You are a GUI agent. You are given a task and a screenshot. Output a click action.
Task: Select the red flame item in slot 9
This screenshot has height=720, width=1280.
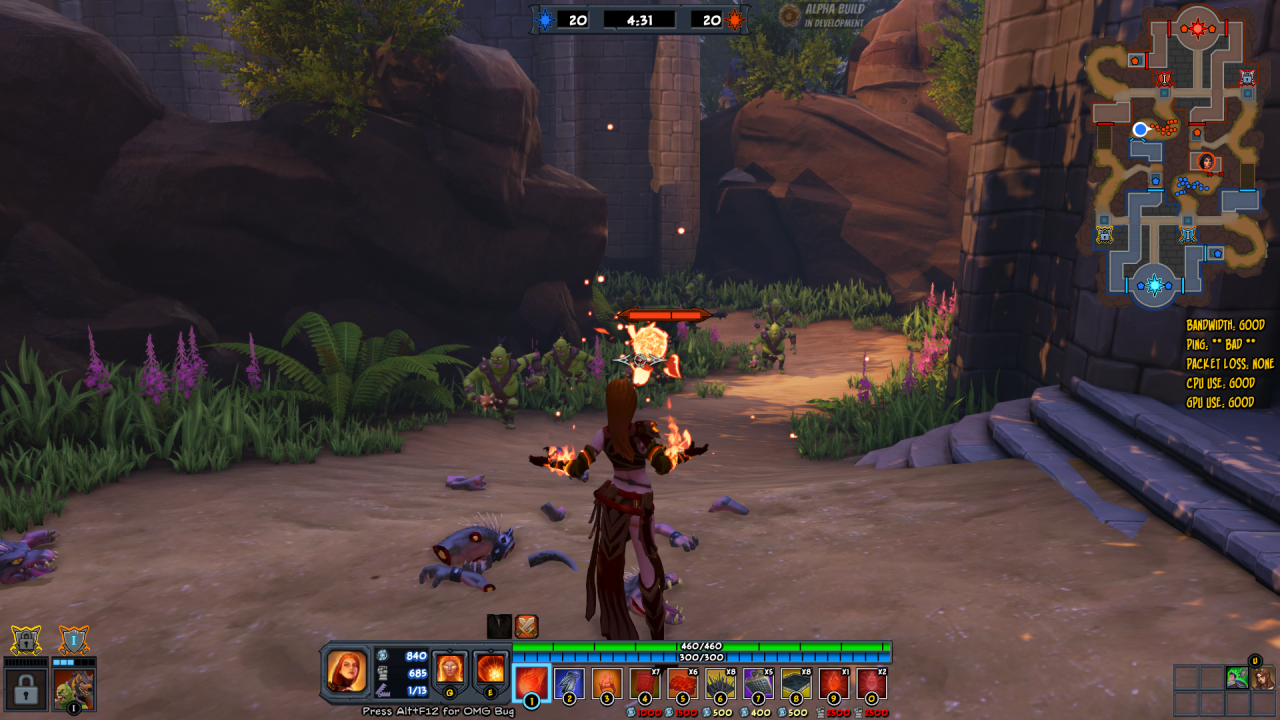834,683
